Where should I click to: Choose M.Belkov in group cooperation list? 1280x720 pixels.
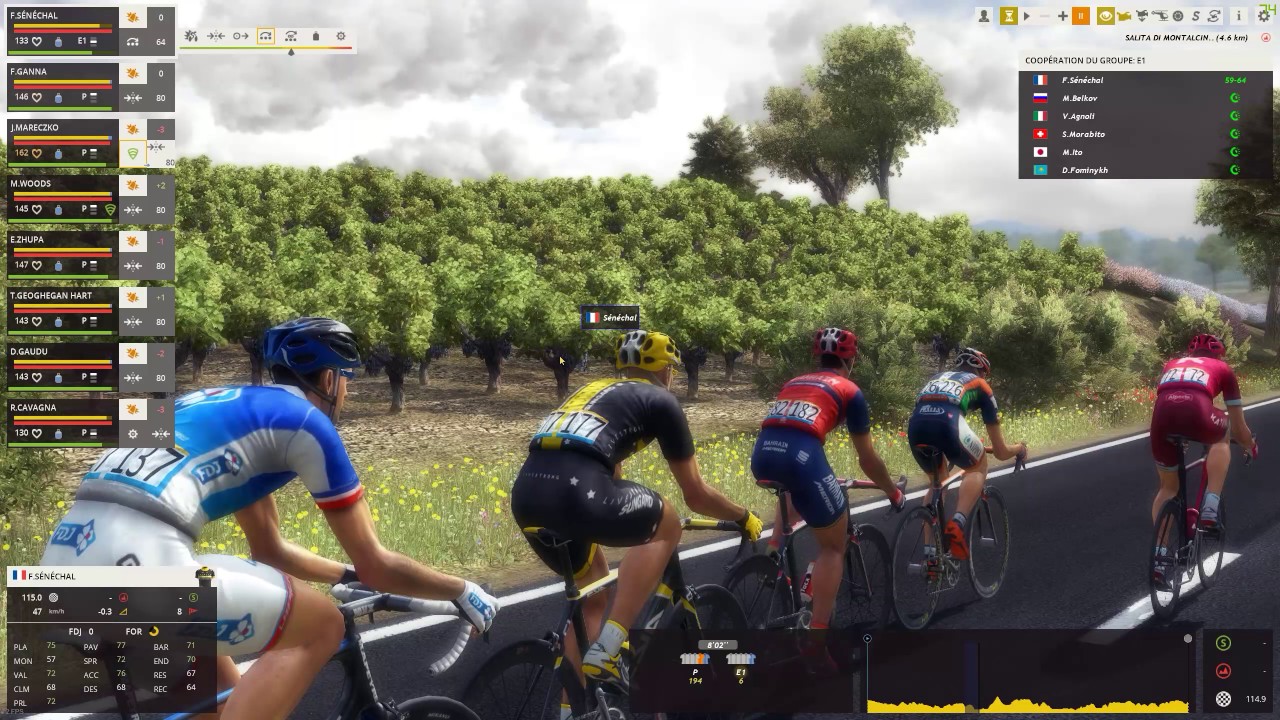(1080, 98)
